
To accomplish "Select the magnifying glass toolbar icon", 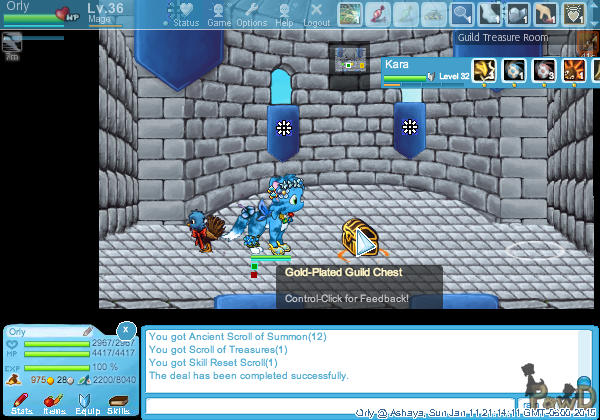I will [461, 14].
